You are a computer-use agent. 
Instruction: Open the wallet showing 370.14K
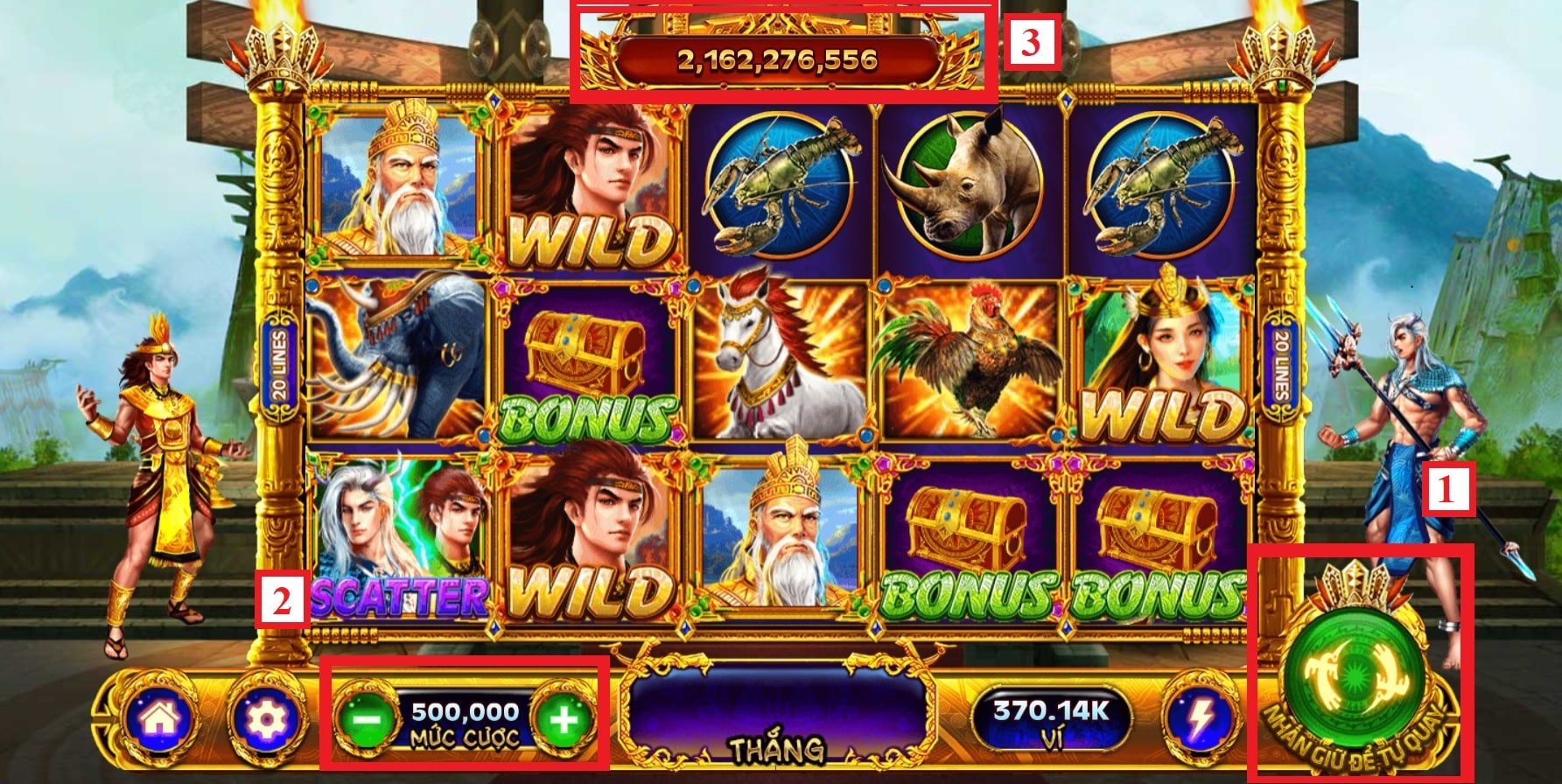tap(1051, 721)
